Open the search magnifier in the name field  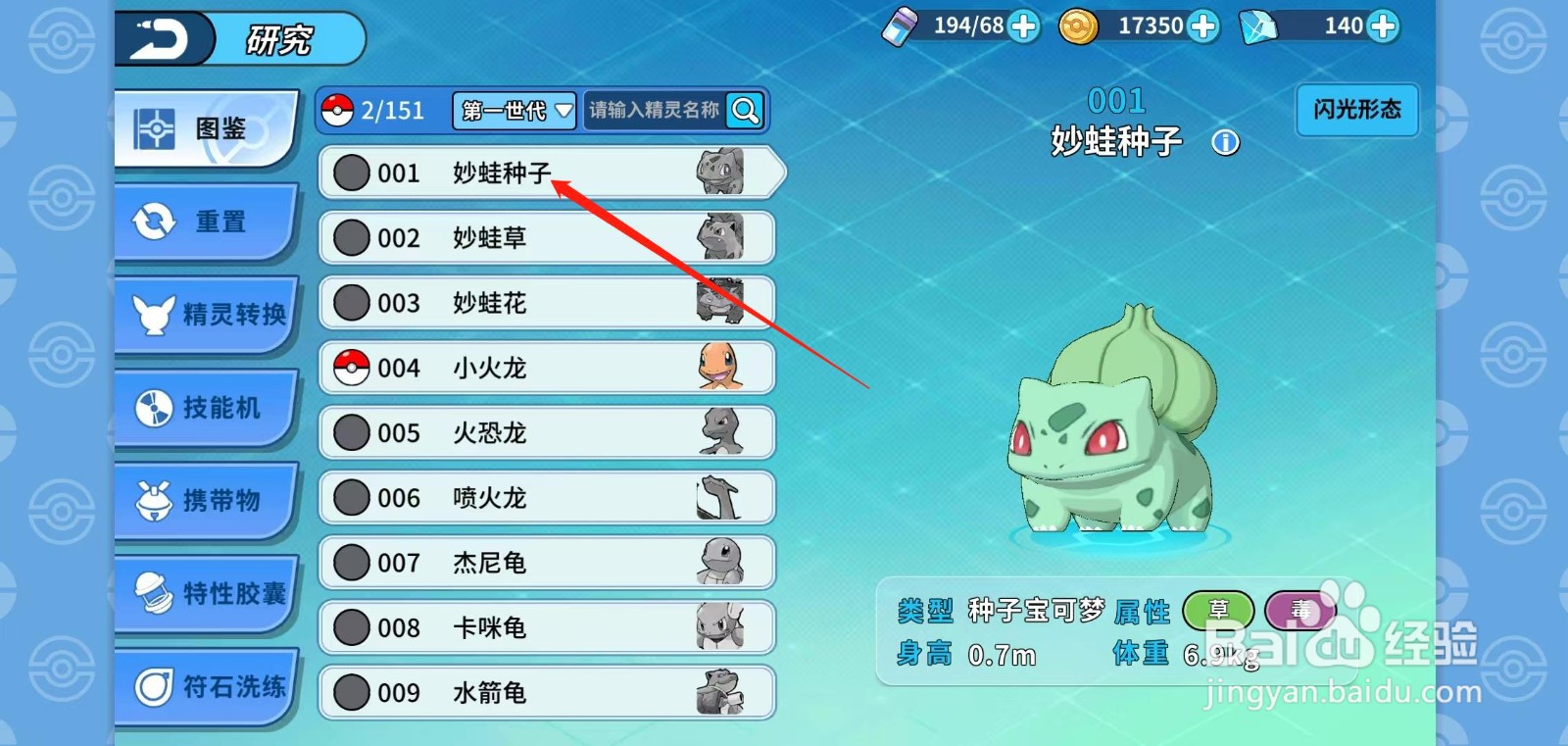(746, 111)
